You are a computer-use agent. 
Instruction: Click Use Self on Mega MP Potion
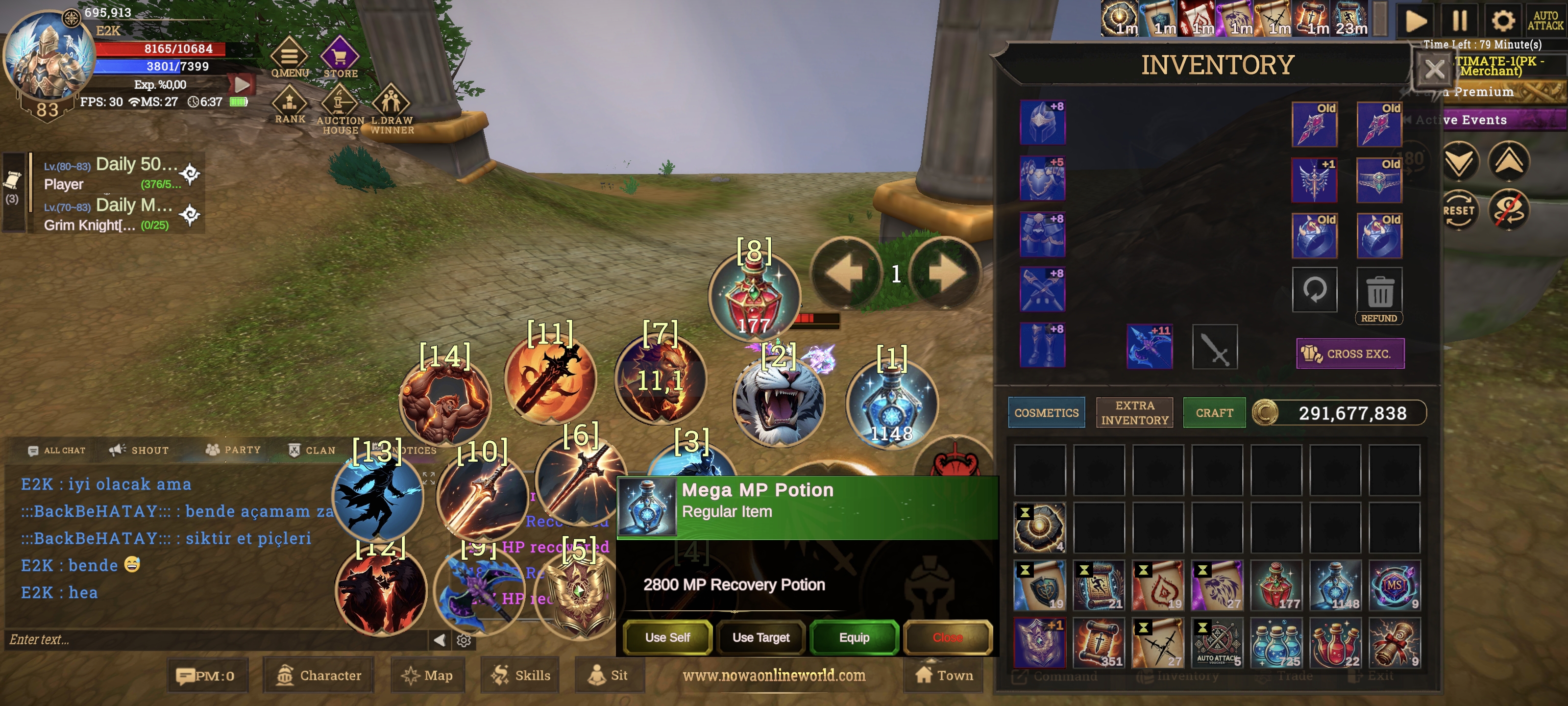pyautogui.click(x=667, y=637)
